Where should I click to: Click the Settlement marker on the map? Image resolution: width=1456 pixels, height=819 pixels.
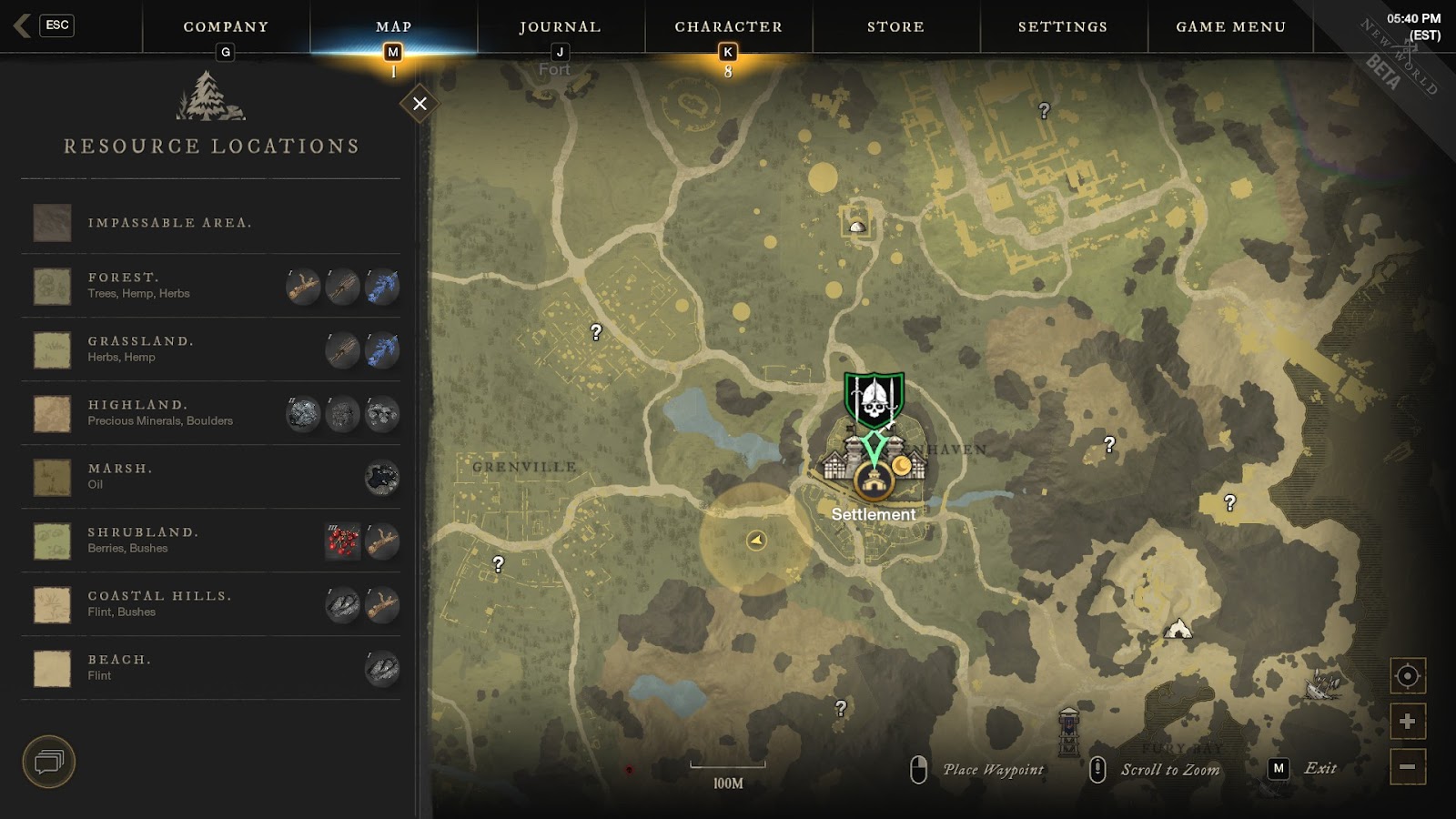click(x=874, y=482)
